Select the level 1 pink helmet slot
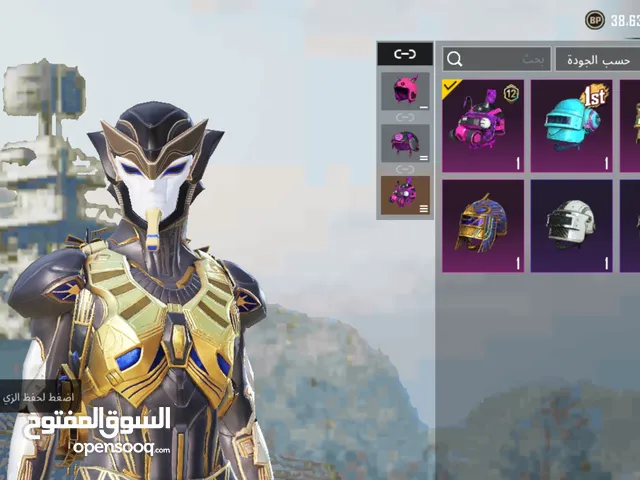The width and height of the screenshot is (640, 480). tap(405, 90)
